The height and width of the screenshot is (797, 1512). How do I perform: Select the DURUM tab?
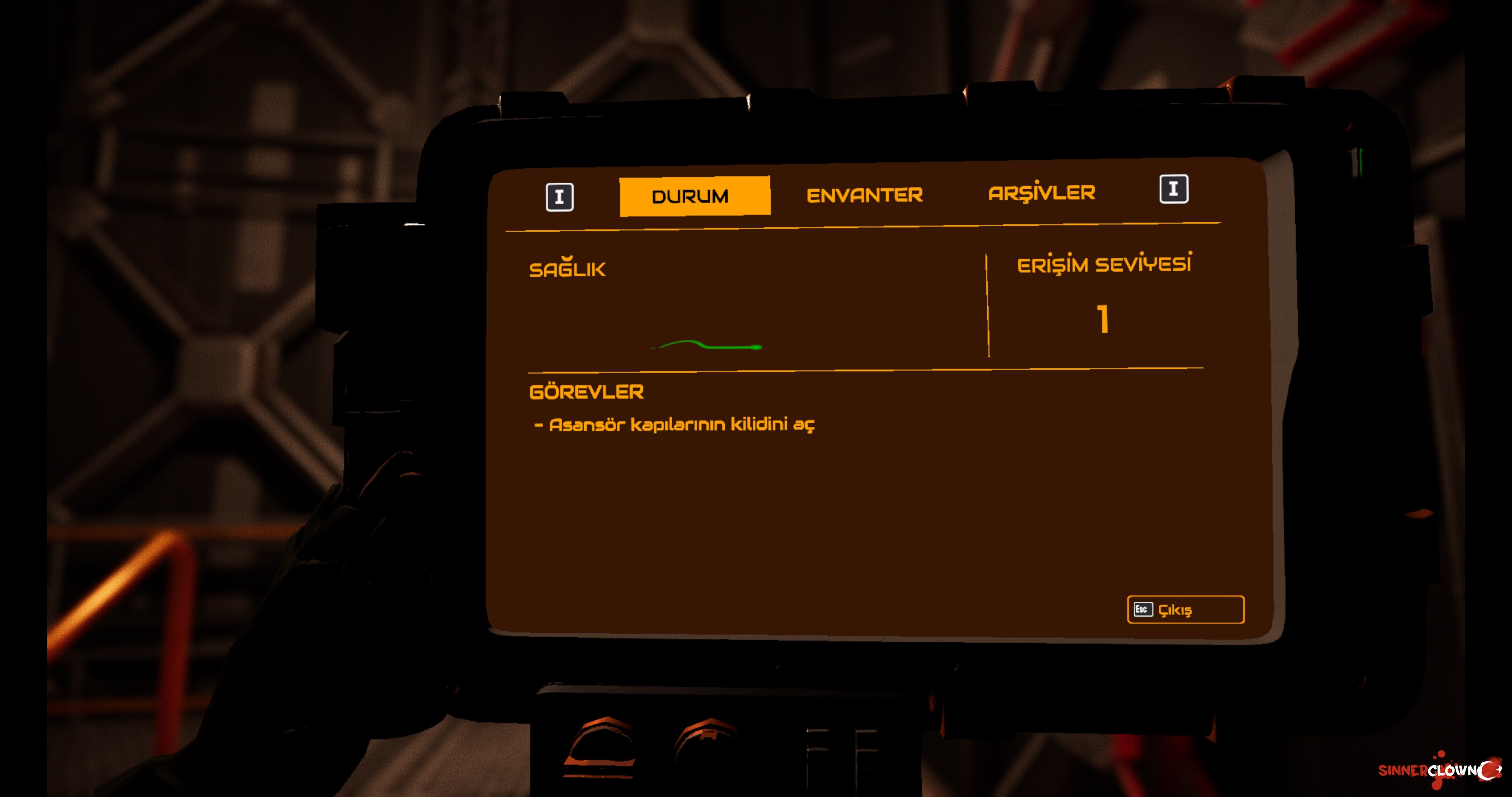pyautogui.click(x=694, y=196)
